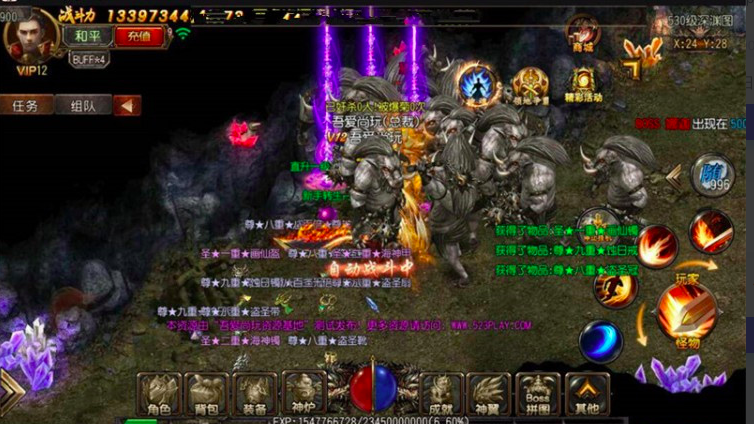Switch to the 任务 quest tab
The width and height of the screenshot is (754, 424).
point(25,105)
